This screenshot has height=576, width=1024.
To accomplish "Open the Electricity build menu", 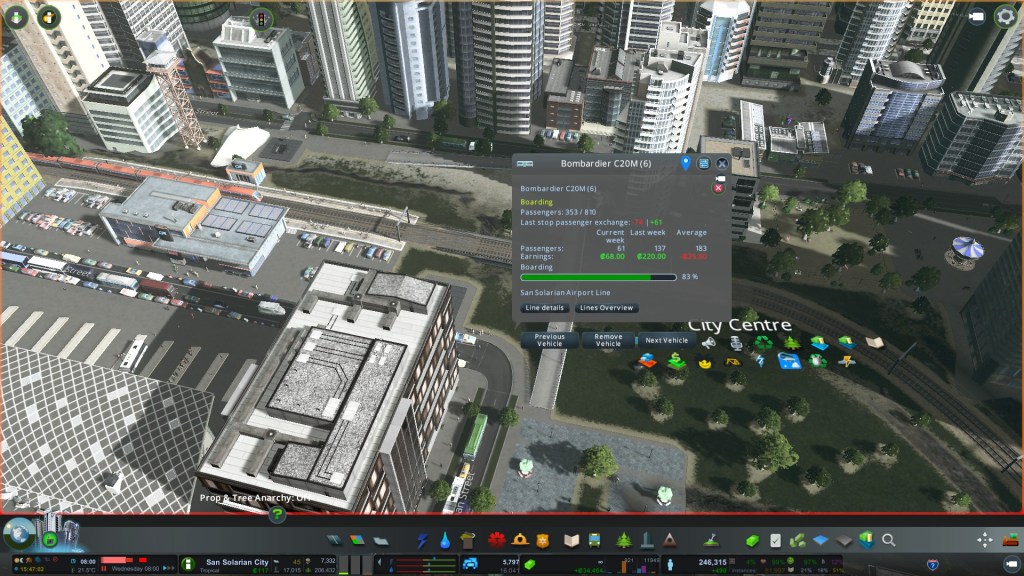I will [423, 540].
